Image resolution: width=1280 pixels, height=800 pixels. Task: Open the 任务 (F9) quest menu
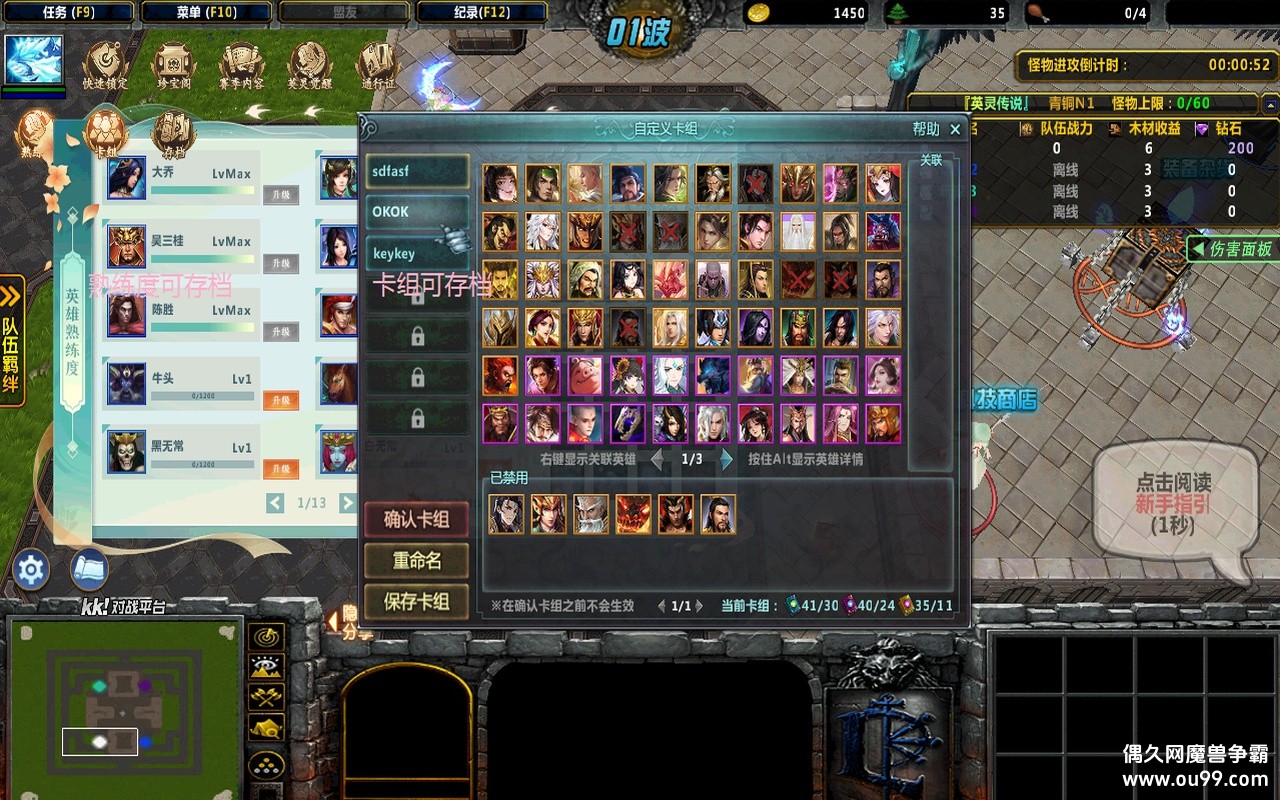(68, 12)
